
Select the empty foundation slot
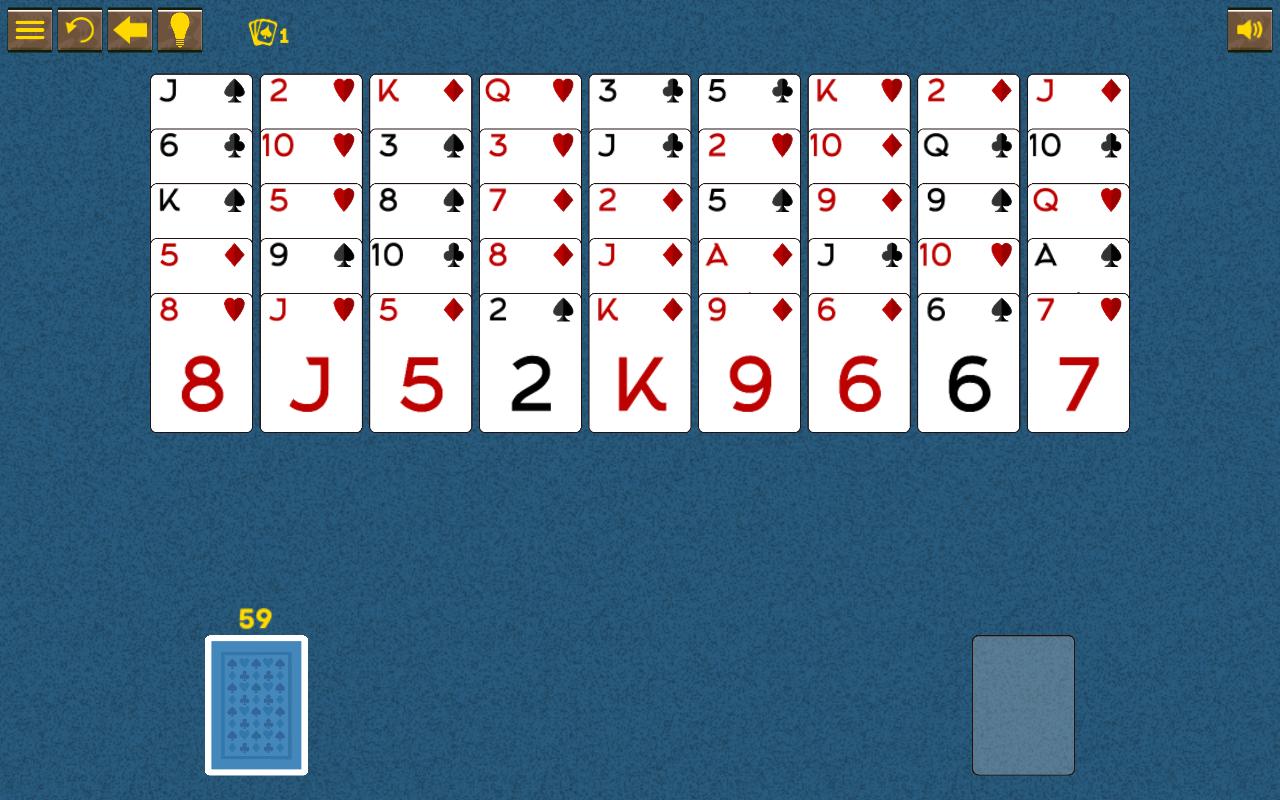coord(1022,704)
